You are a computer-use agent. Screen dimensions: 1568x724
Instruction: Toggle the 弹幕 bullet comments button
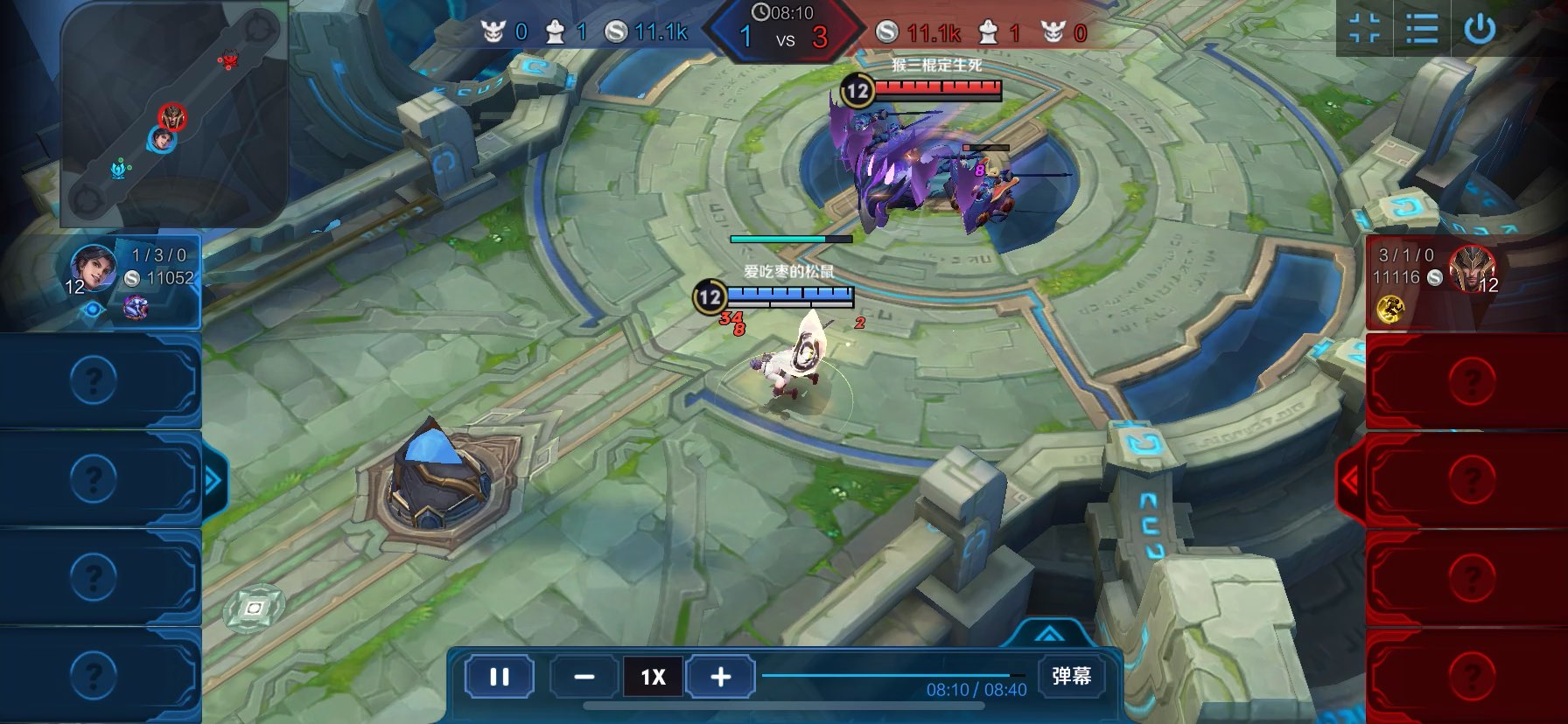click(x=1071, y=676)
